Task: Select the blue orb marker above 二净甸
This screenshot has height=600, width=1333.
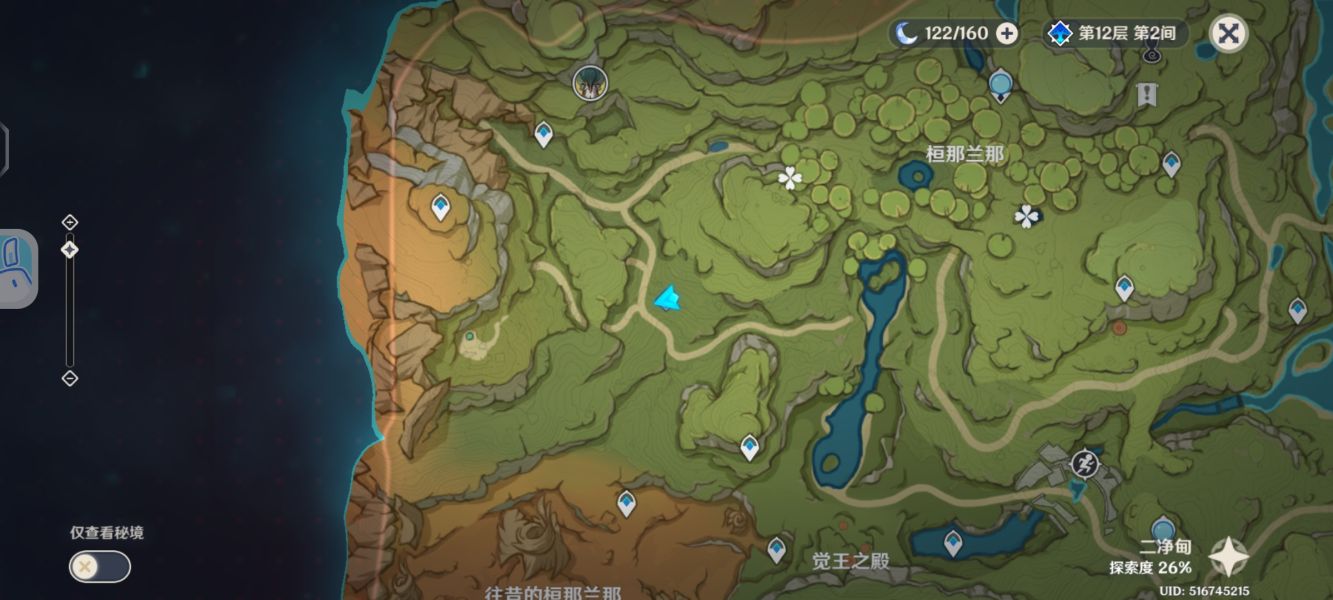Action: point(1162,529)
